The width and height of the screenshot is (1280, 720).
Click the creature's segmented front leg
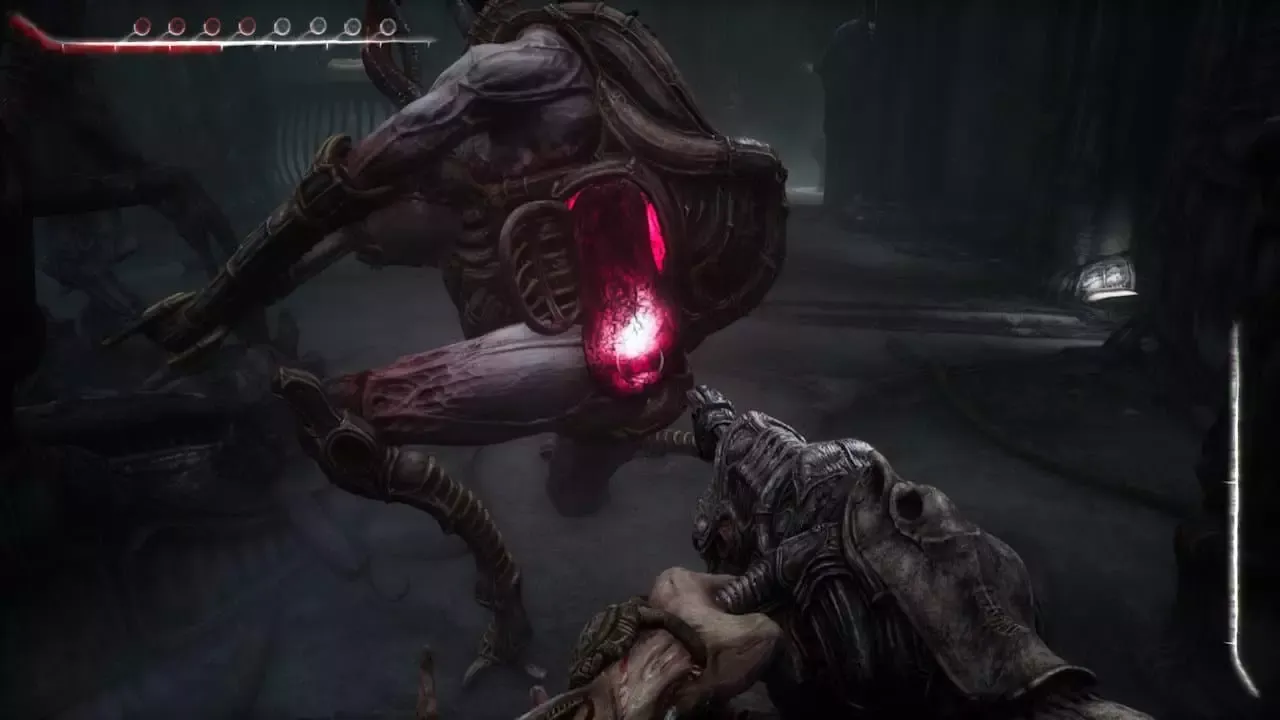coord(440,500)
